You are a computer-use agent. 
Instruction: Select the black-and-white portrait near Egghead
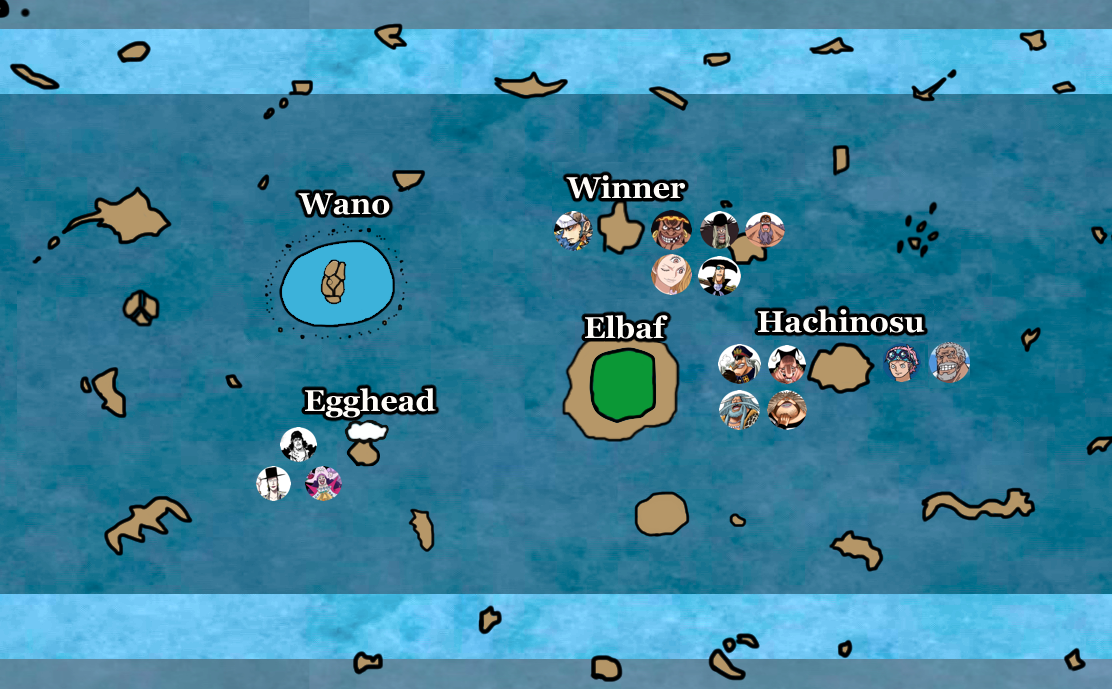(x=298, y=445)
